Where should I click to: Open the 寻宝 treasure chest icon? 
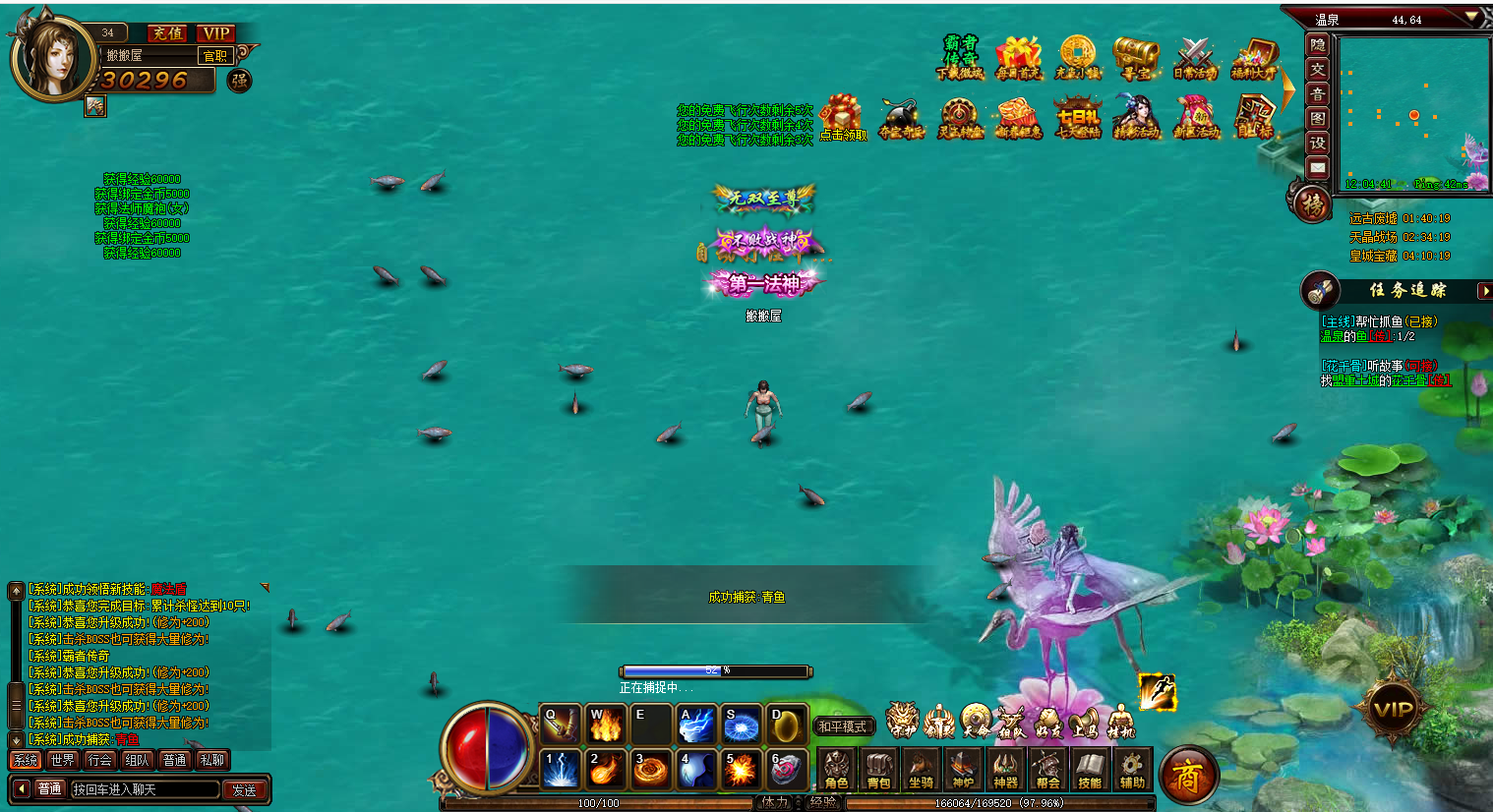[x=1136, y=58]
